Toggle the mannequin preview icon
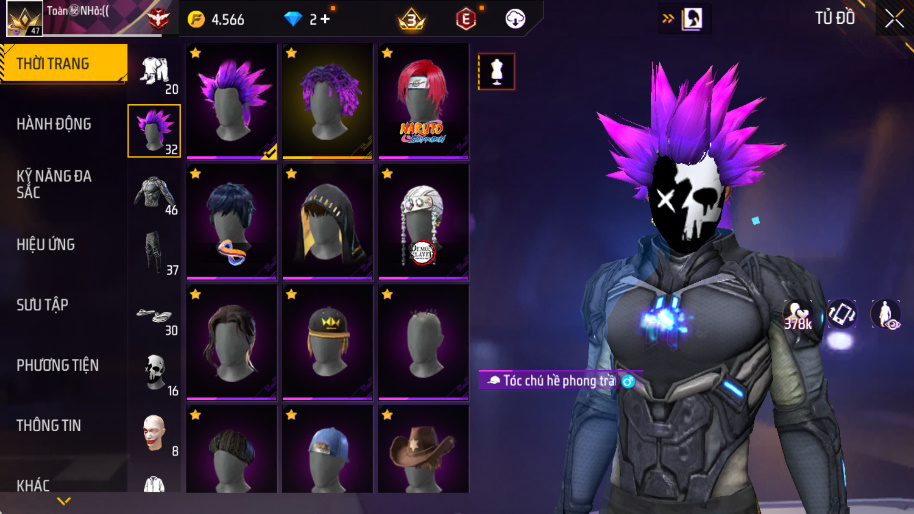Image resolution: width=914 pixels, height=514 pixels. tap(497, 71)
